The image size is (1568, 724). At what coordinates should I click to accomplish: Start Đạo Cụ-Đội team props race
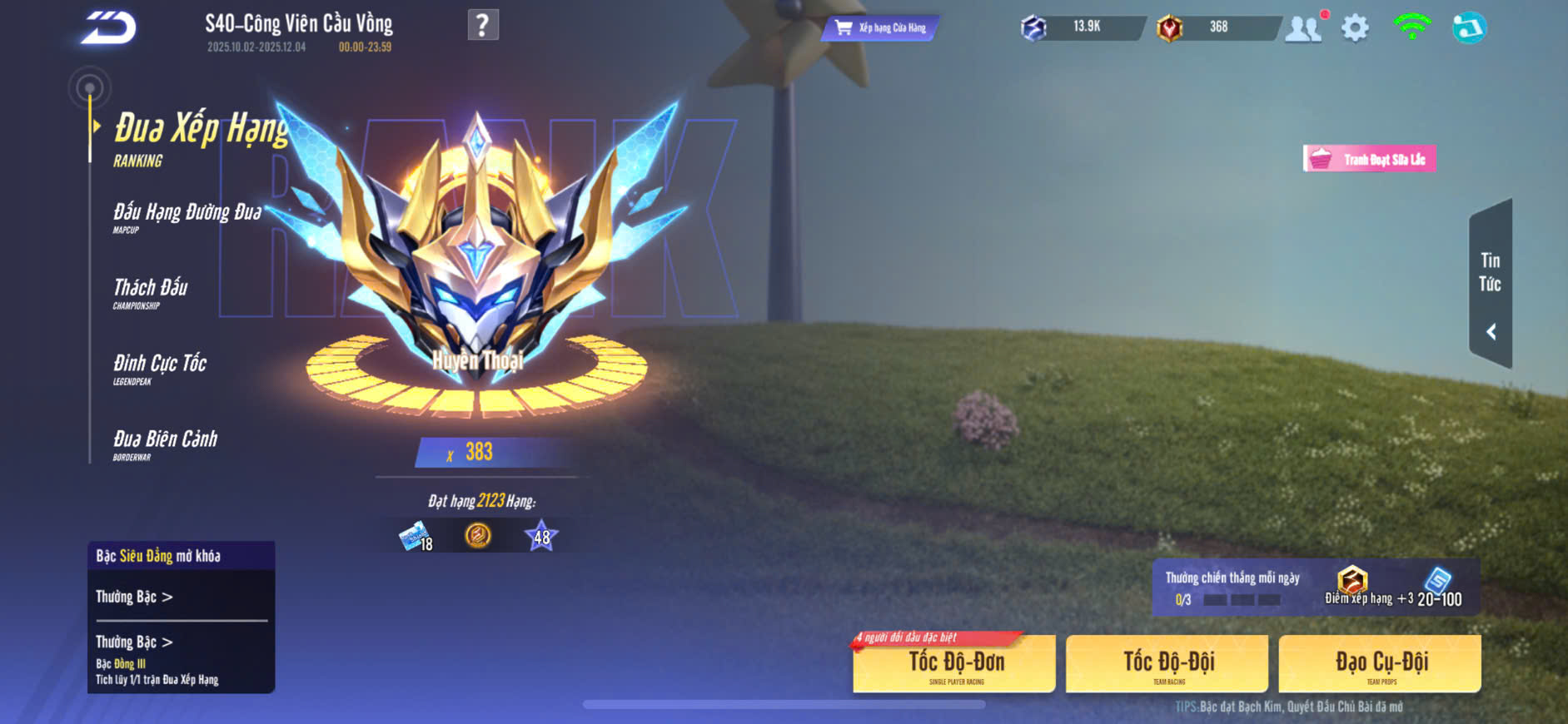coord(1380,664)
